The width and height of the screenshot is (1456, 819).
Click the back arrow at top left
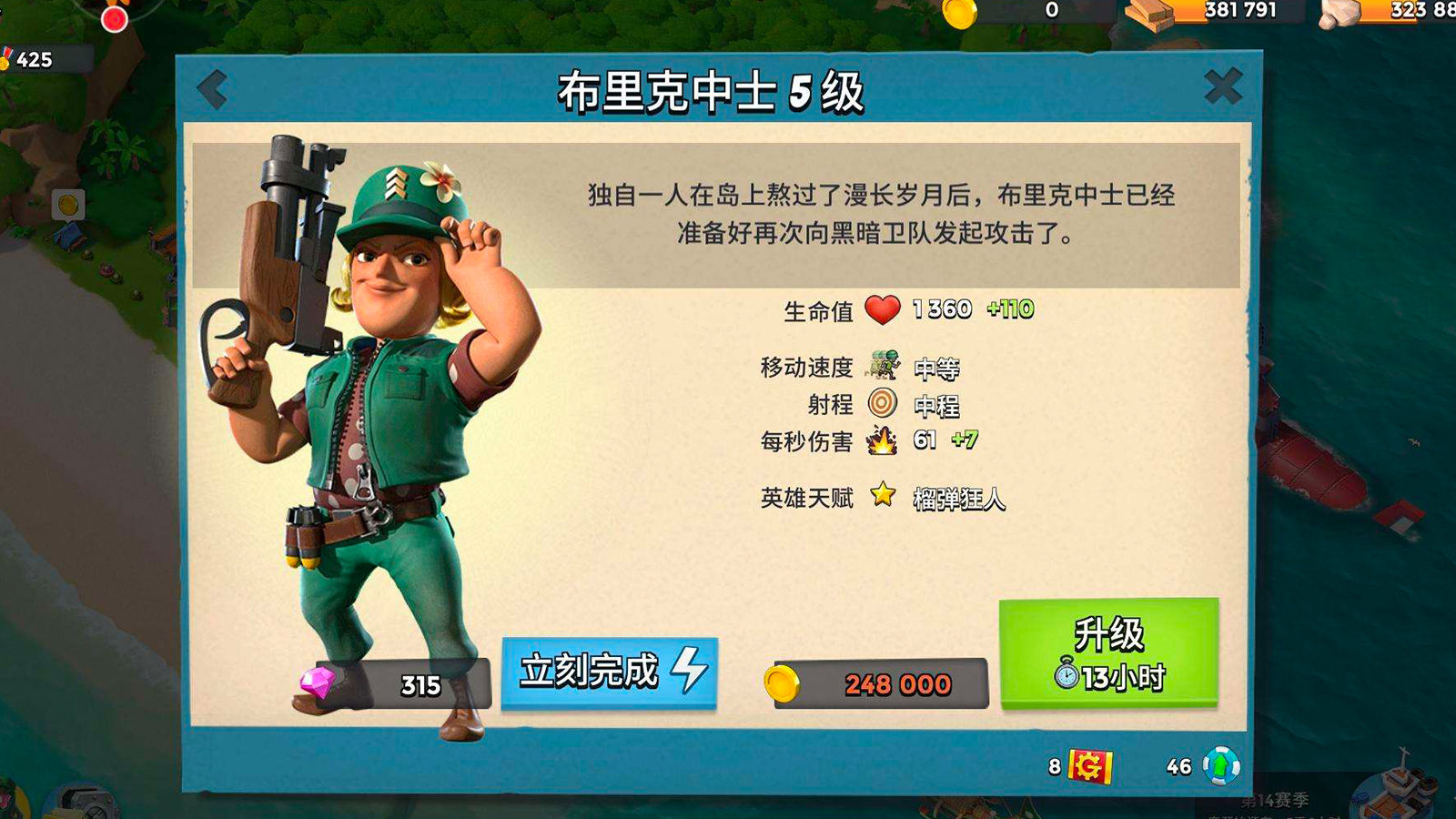[x=212, y=88]
